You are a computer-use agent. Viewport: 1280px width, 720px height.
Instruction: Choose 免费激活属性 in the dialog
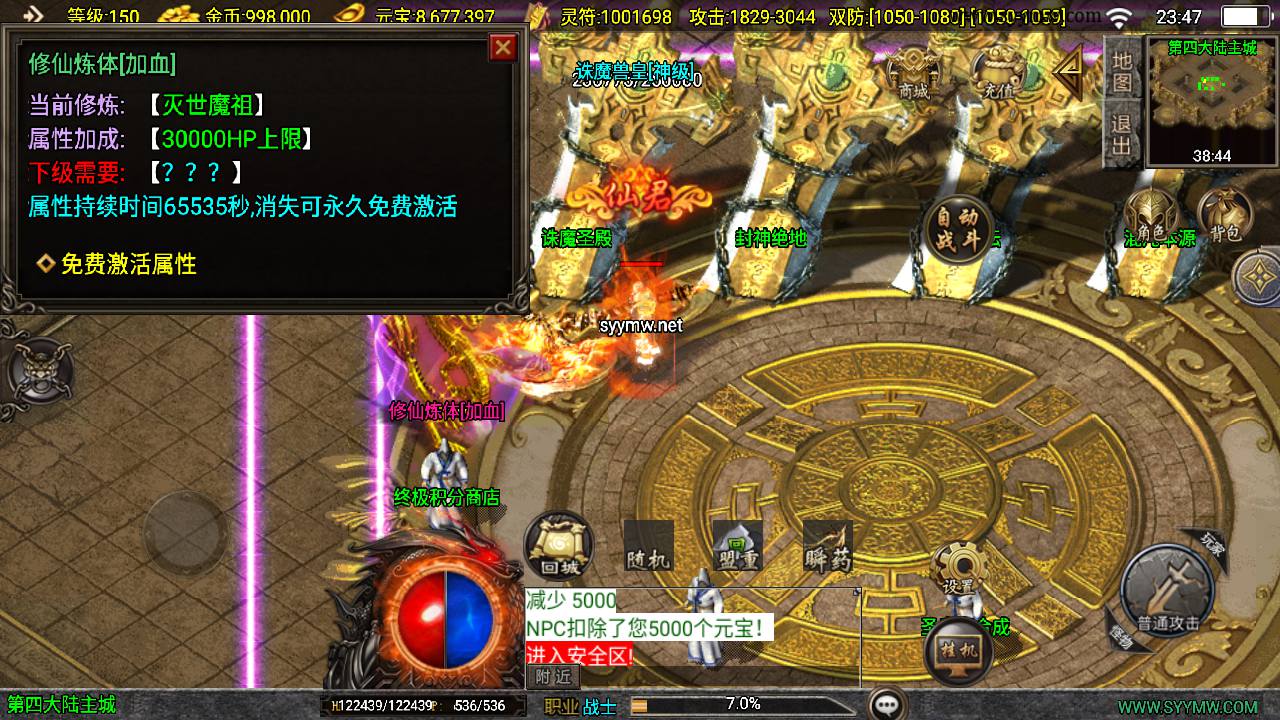[128, 264]
